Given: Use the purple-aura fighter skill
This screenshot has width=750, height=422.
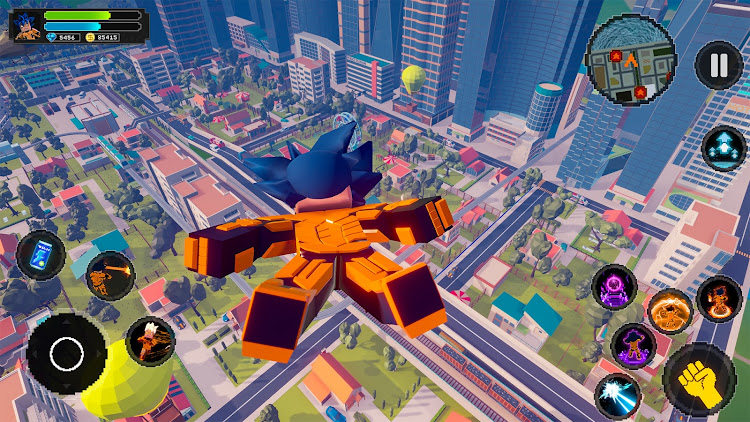Looking at the screenshot, I should pyautogui.click(x=633, y=346).
